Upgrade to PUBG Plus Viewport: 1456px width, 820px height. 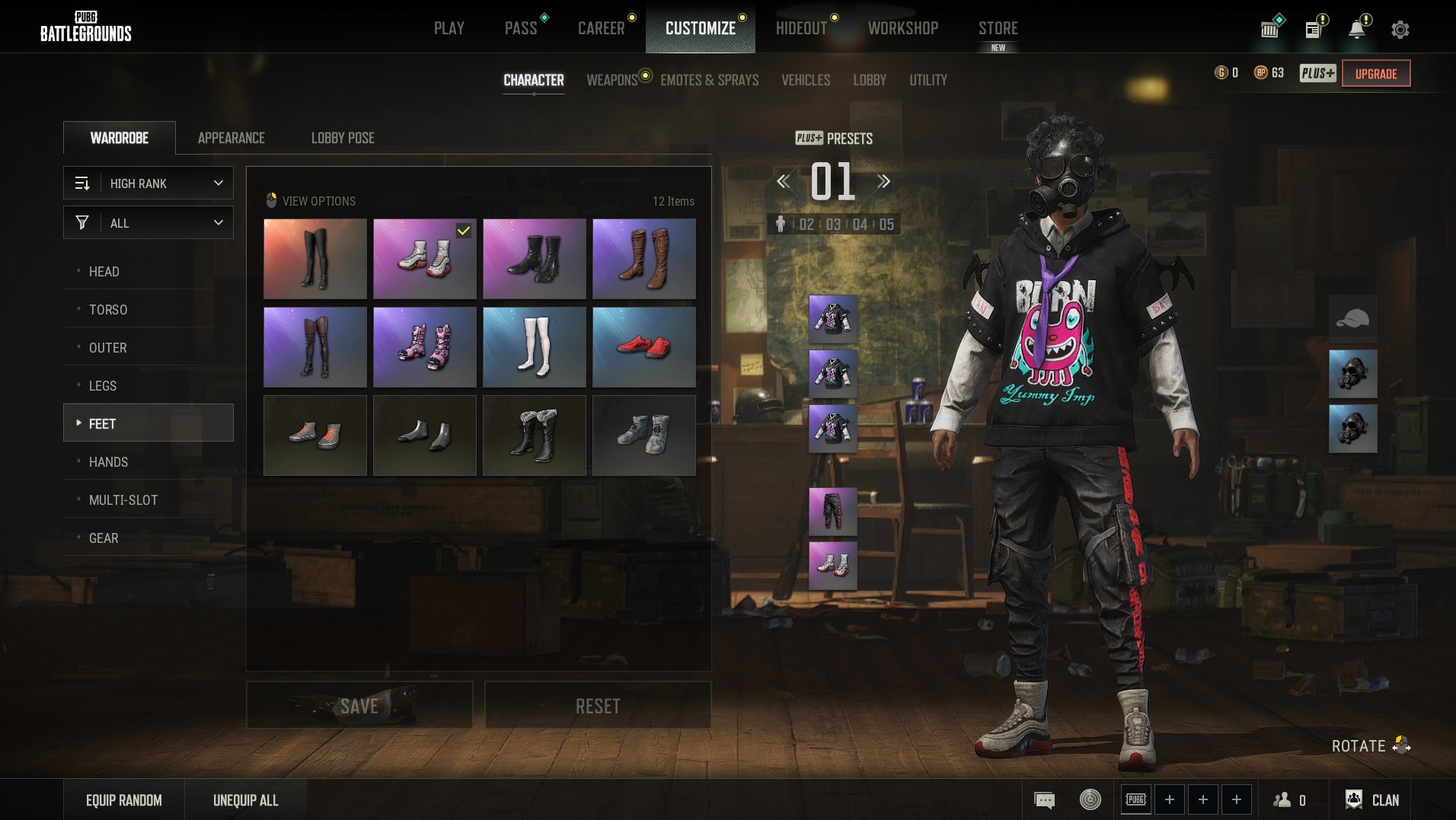coord(1375,74)
